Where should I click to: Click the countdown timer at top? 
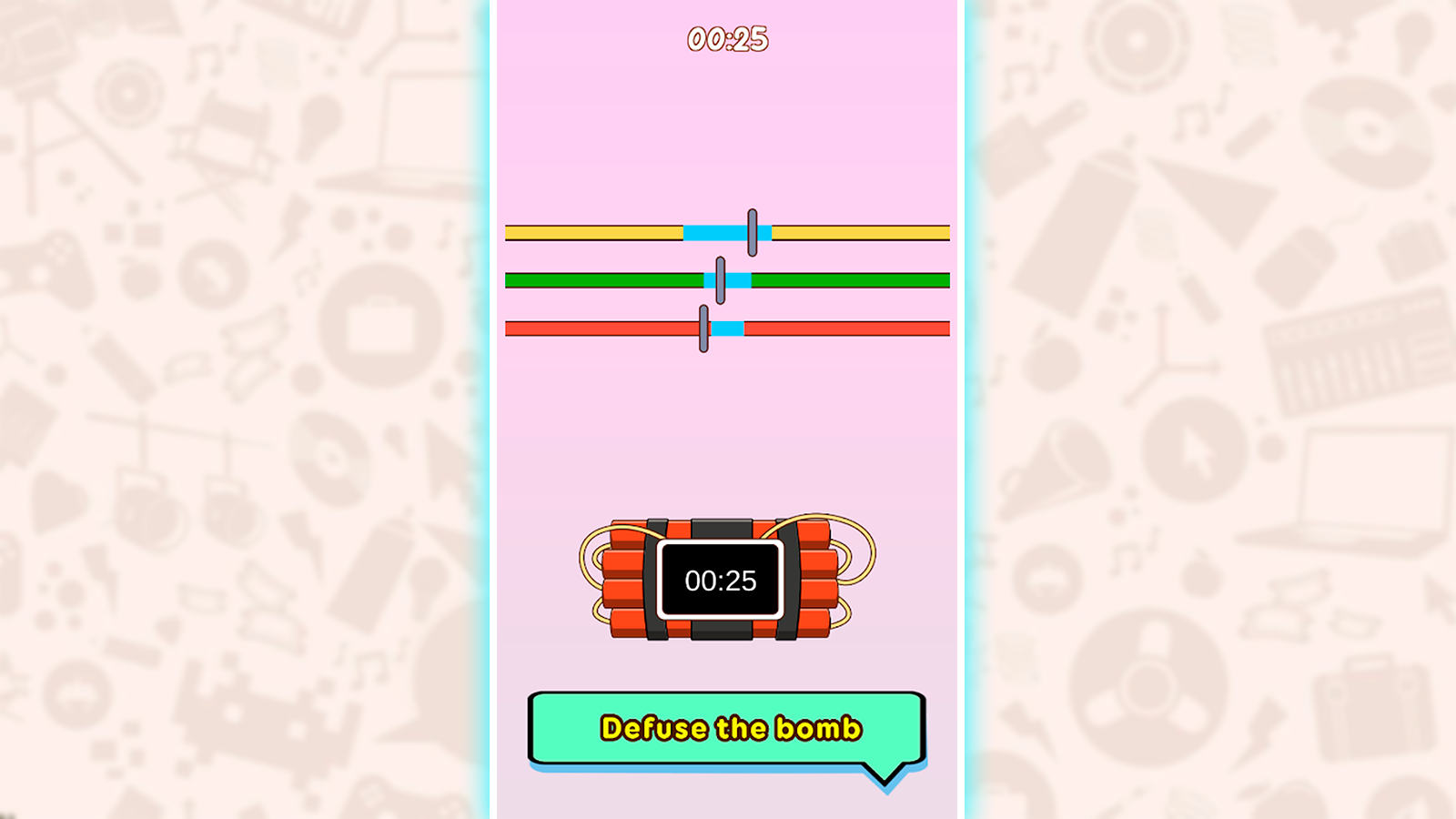point(728,40)
